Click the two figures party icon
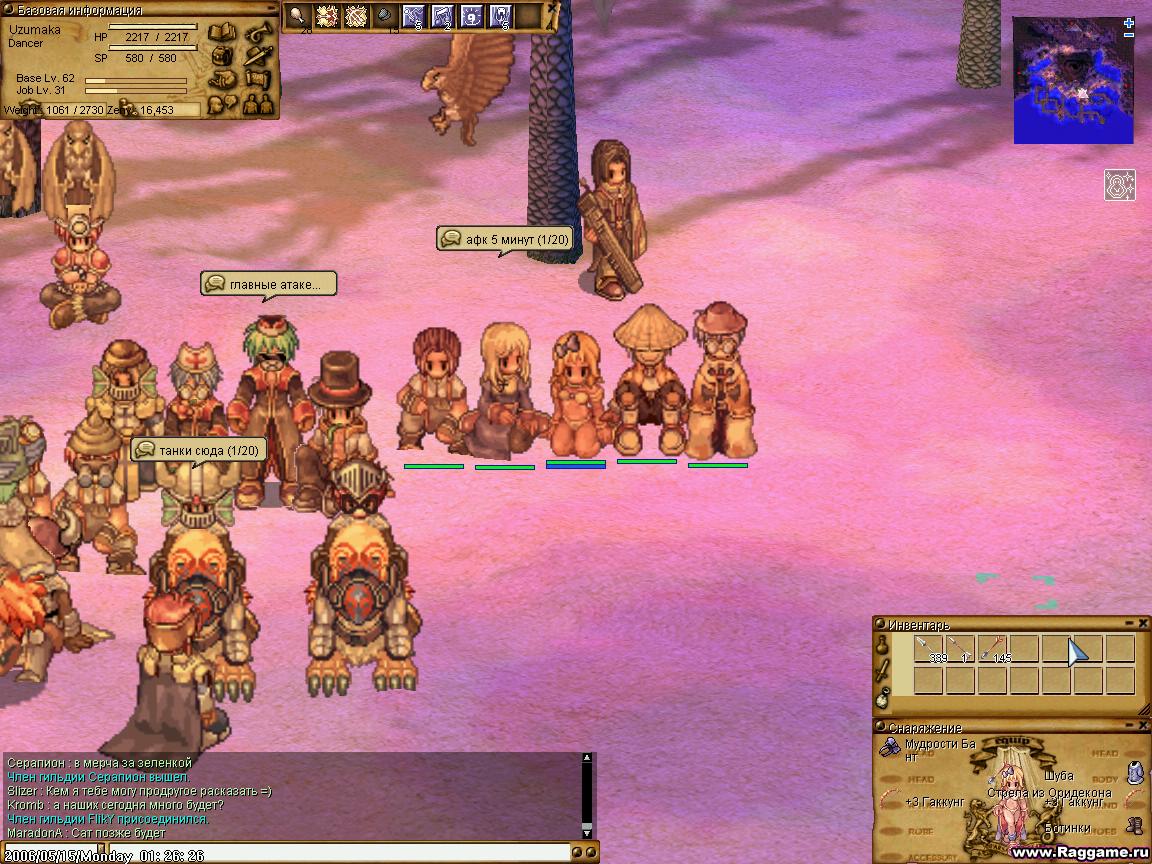The width and height of the screenshot is (1152, 864). [260, 101]
